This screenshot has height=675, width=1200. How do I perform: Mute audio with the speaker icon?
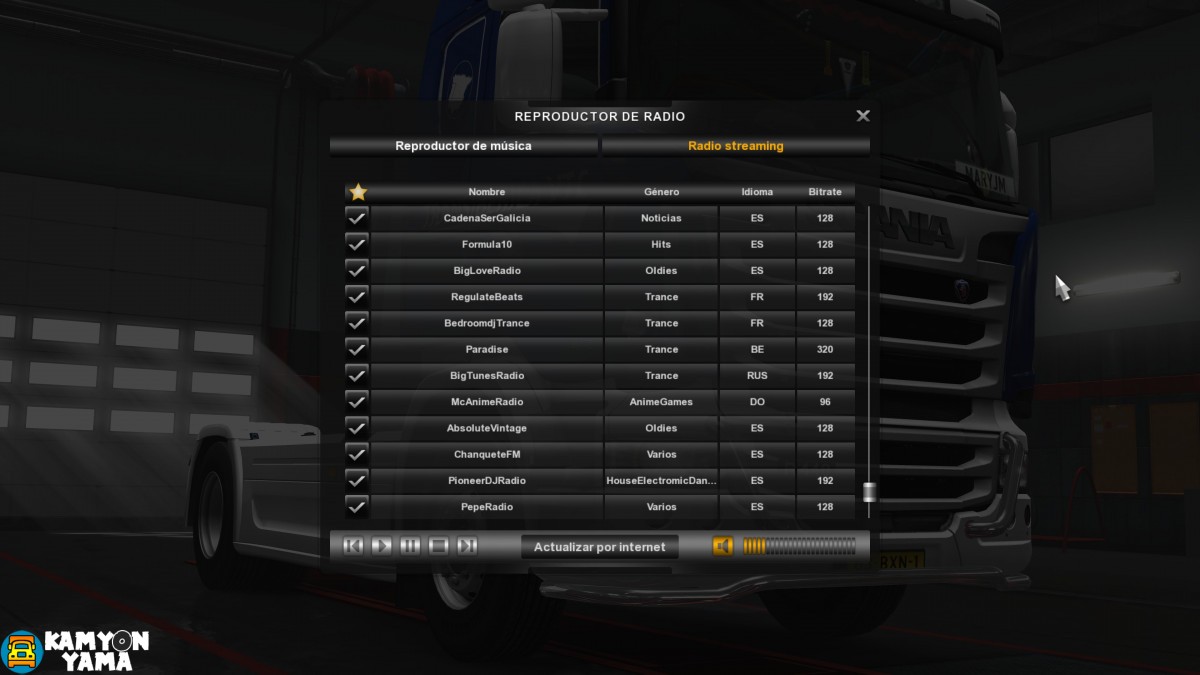722,546
